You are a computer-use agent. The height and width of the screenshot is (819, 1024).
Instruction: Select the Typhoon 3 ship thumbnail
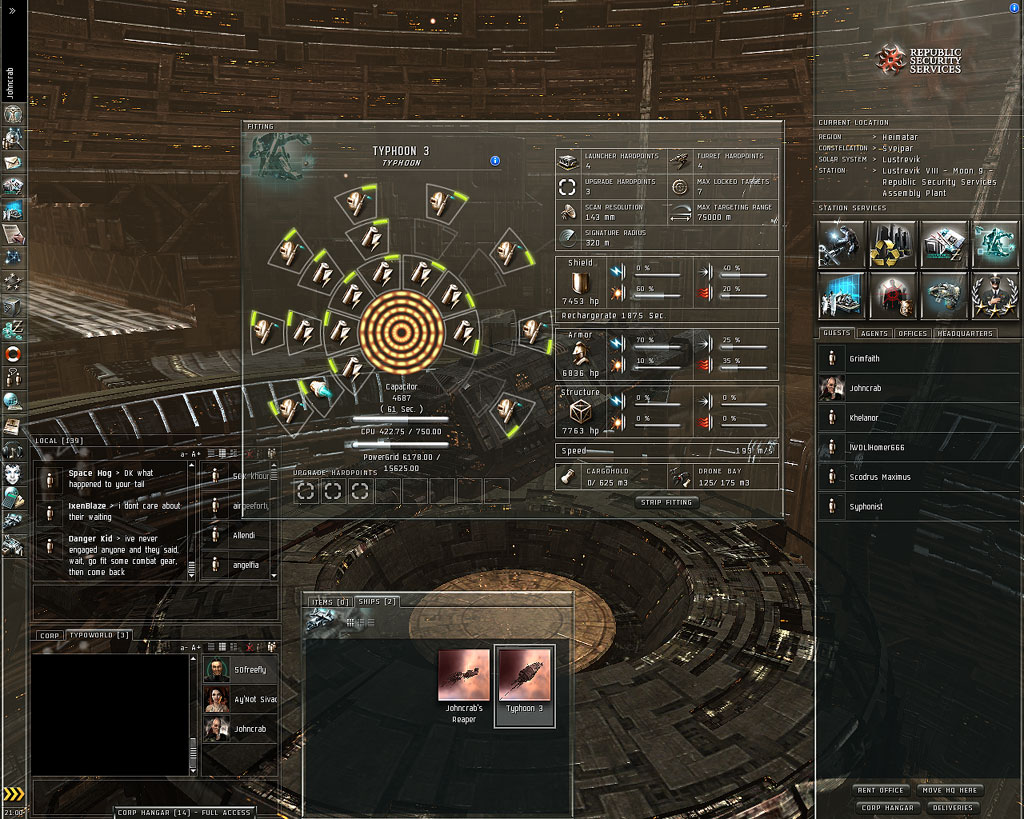pyautogui.click(x=524, y=680)
